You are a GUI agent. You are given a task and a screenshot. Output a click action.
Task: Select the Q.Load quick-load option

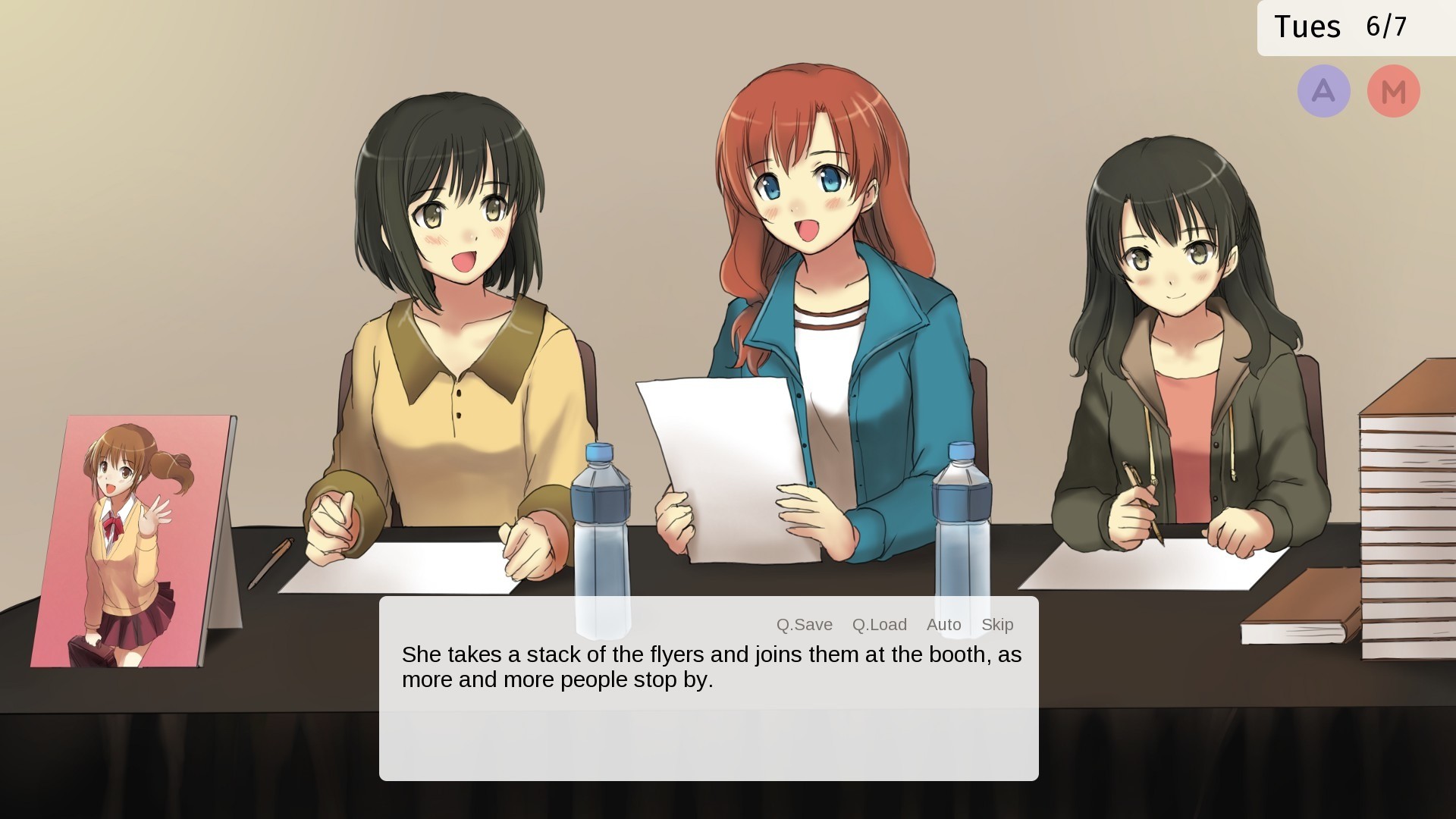pyautogui.click(x=880, y=624)
